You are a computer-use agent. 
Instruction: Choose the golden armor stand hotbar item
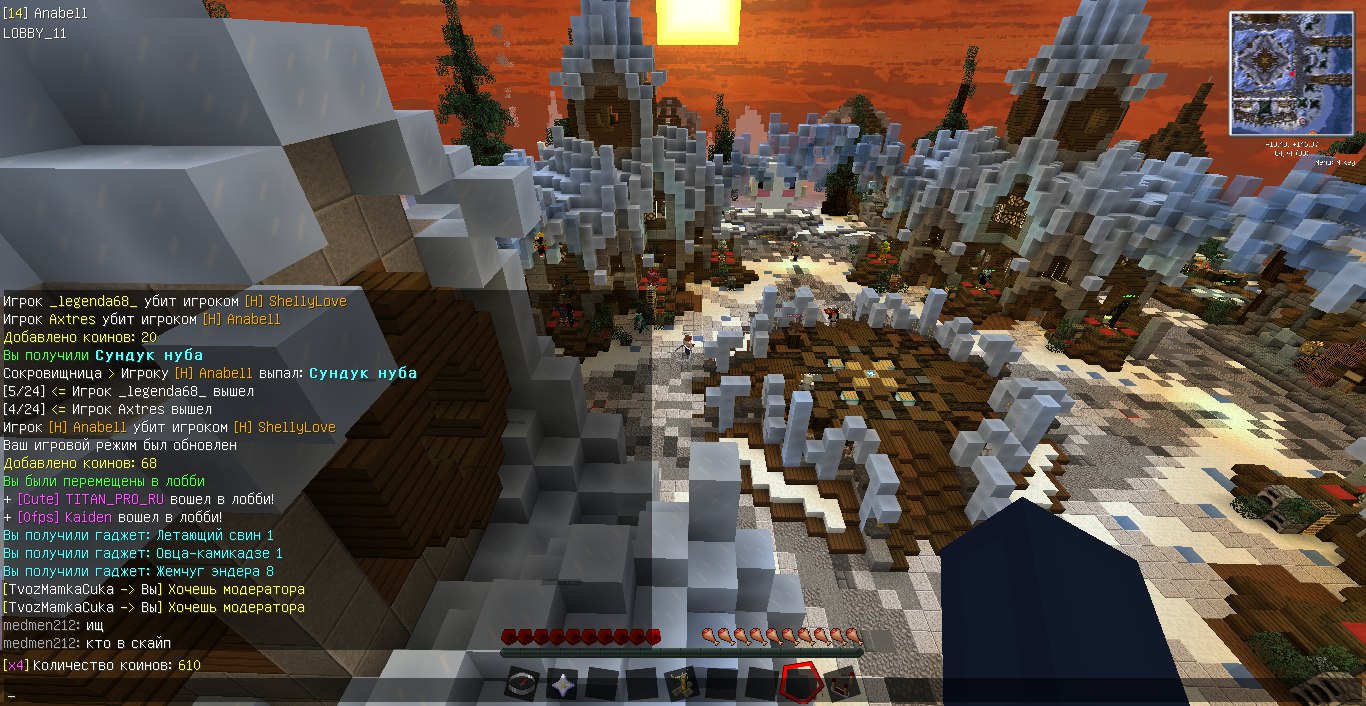point(682,684)
